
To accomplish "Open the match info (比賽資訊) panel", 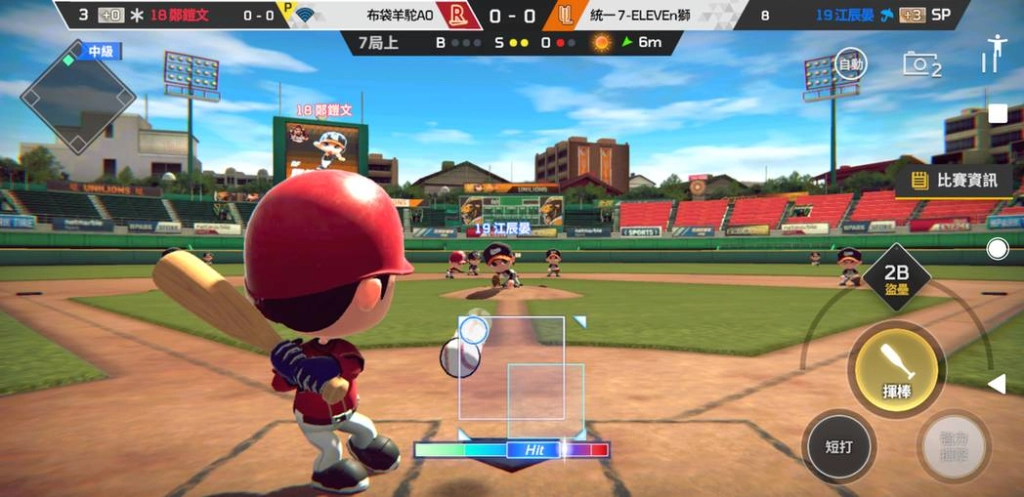I will [x=953, y=181].
